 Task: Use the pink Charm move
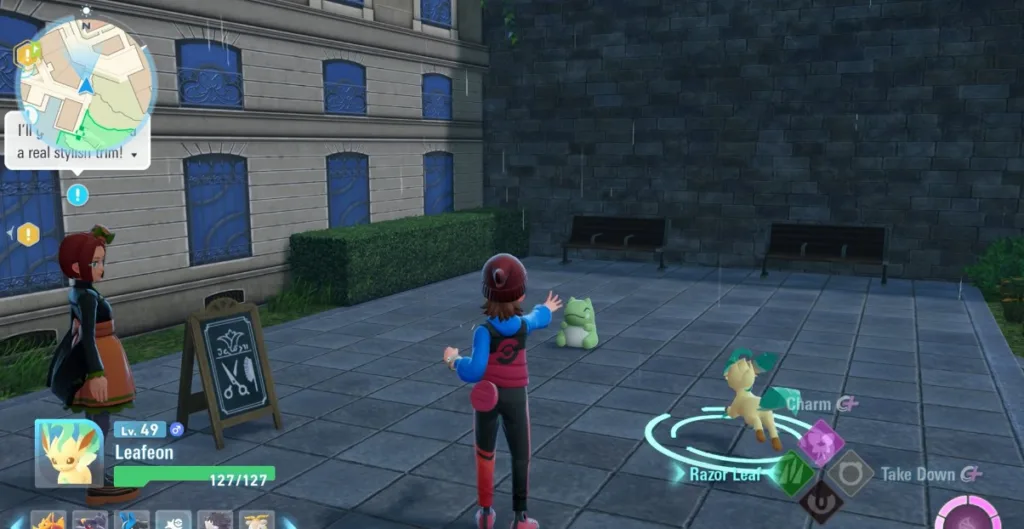point(820,441)
